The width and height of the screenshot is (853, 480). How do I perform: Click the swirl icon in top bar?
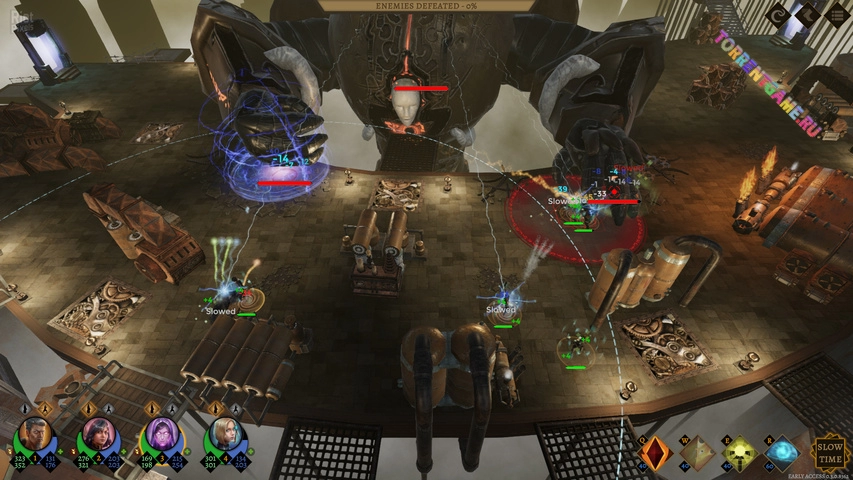coord(780,15)
